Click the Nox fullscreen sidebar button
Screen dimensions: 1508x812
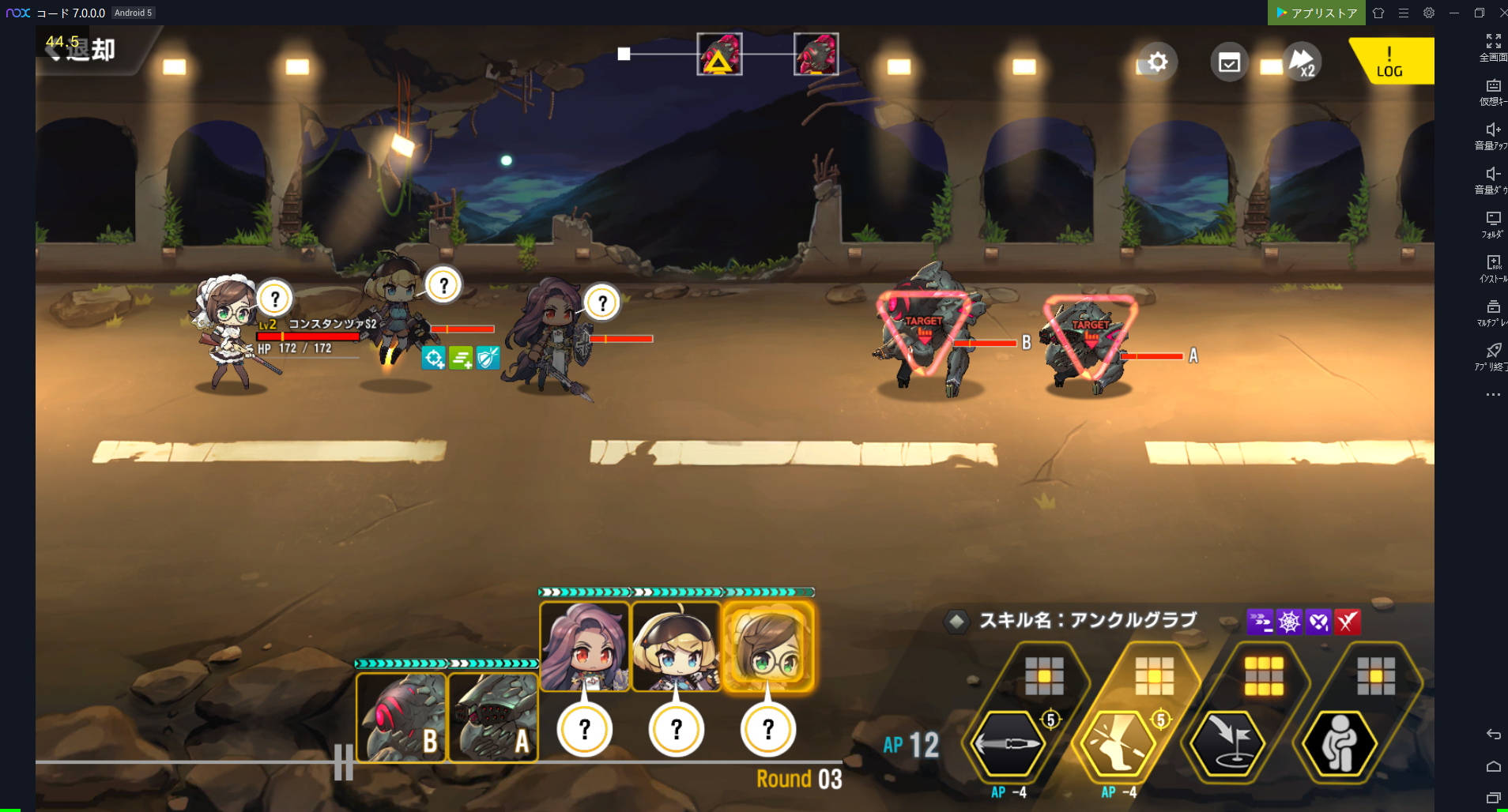tap(1493, 47)
